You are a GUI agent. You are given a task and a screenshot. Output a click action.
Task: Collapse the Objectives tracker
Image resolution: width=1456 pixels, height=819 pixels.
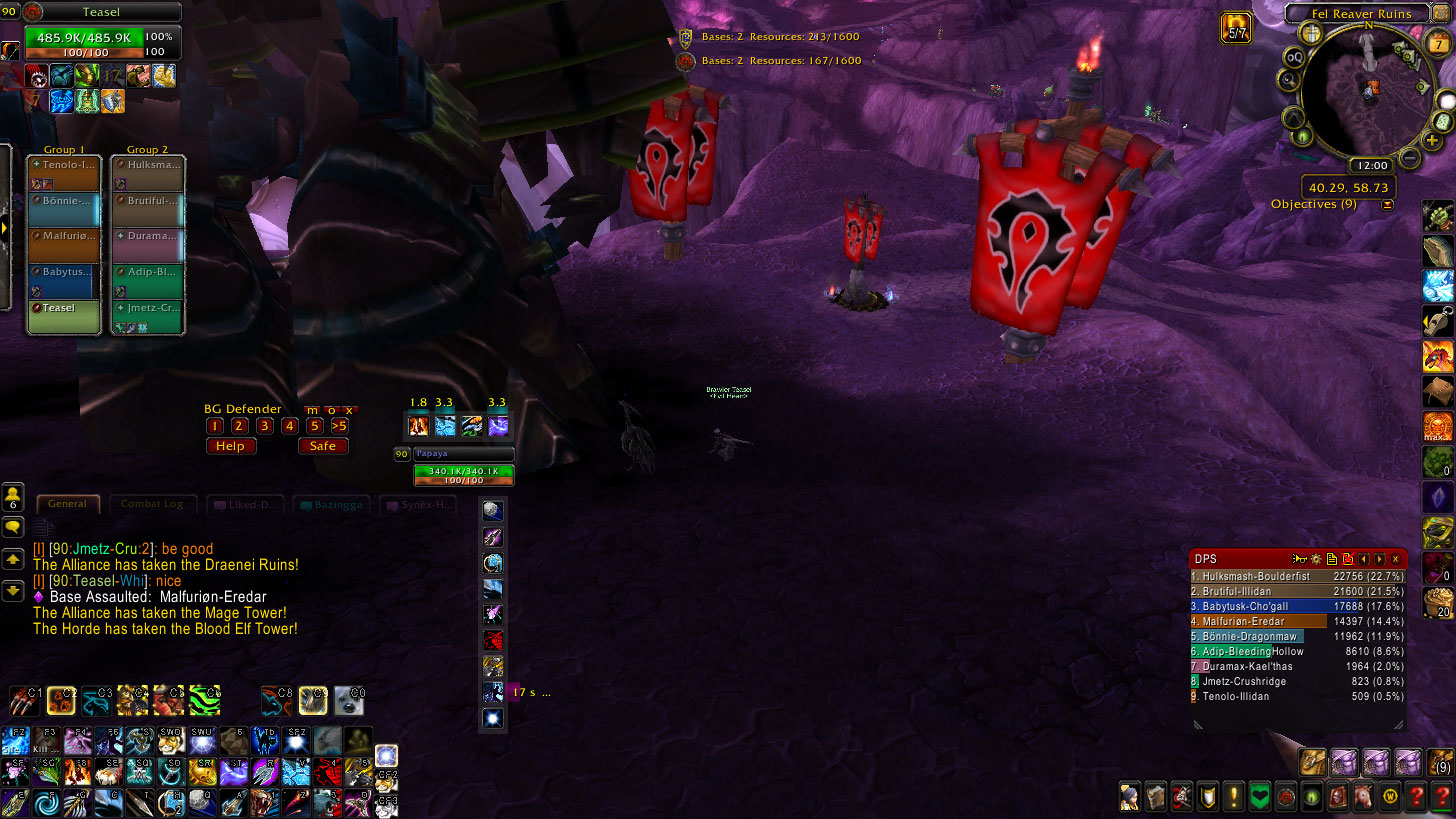click(x=1387, y=204)
